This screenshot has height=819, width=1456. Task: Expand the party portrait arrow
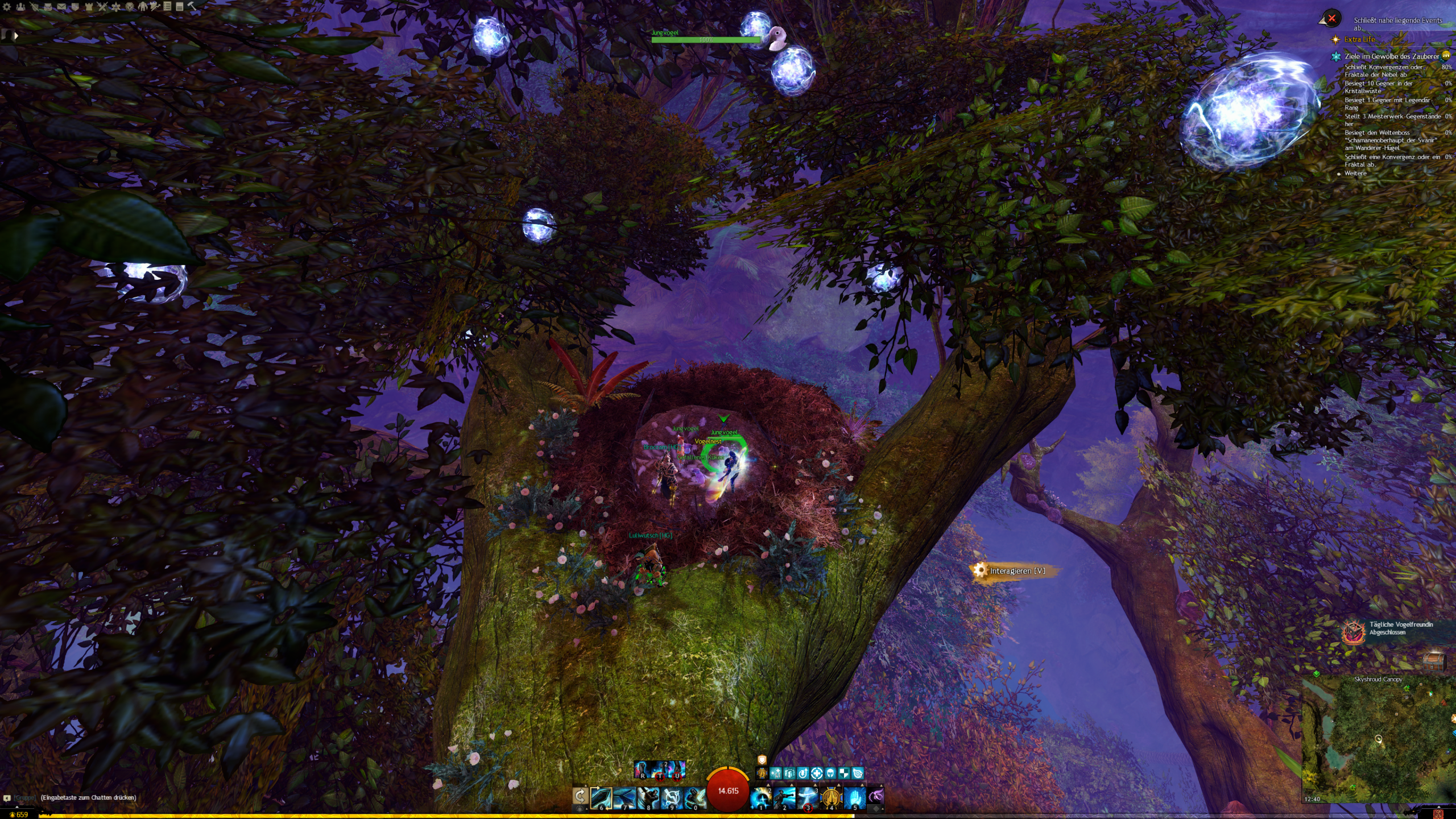pyautogui.click(x=16, y=35)
